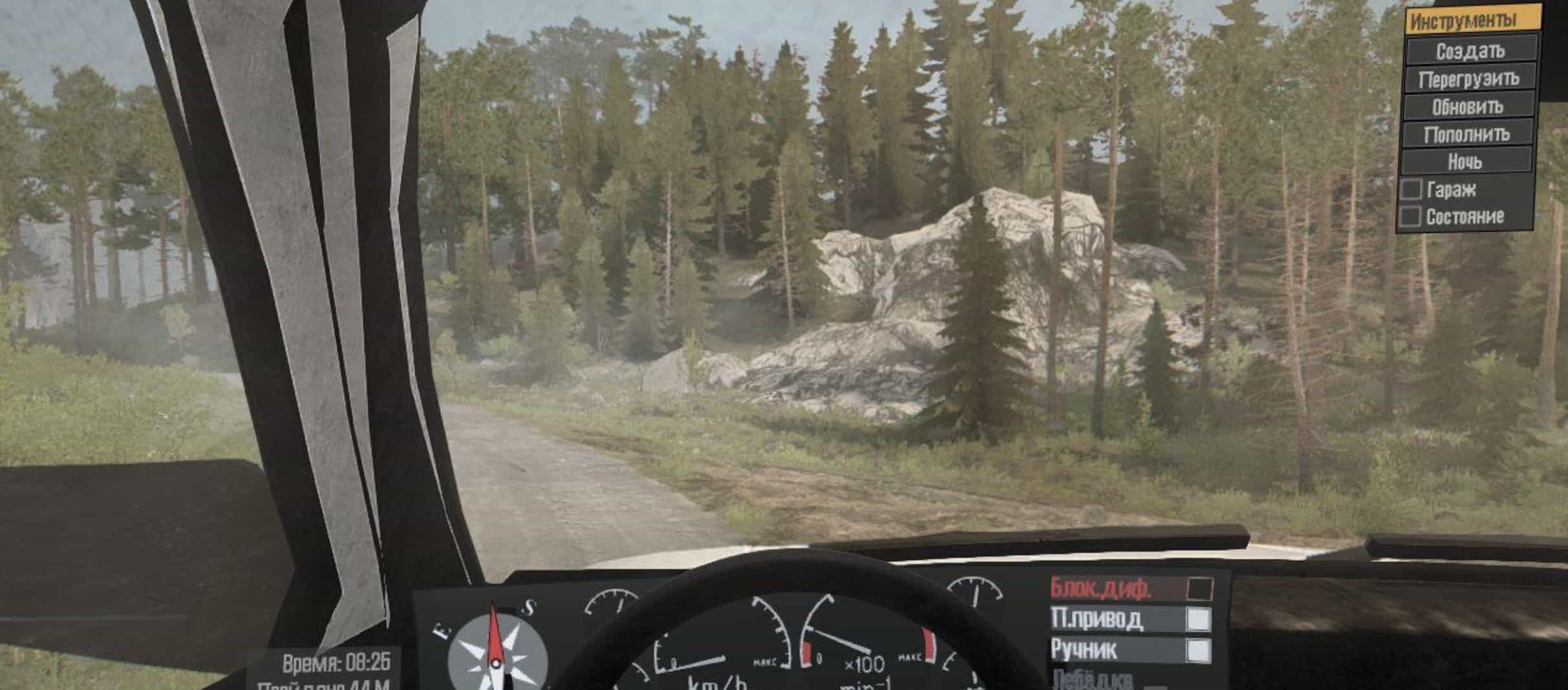Image resolution: width=1568 pixels, height=690 pixels.
Task: Toggle the Ручник handbrake box
Action: click(x=1198, y=650)
